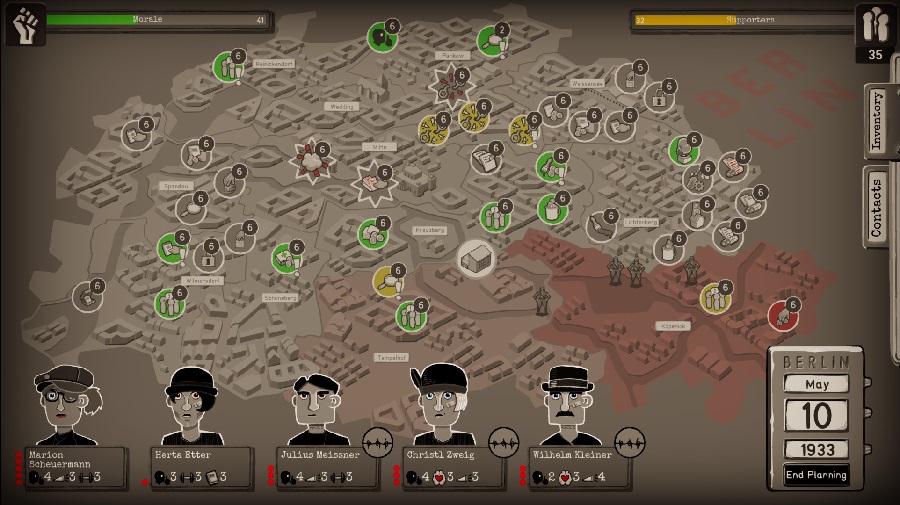900x505 pixels.
Task: Click the Supporters people icon
Action: point(875,24)
